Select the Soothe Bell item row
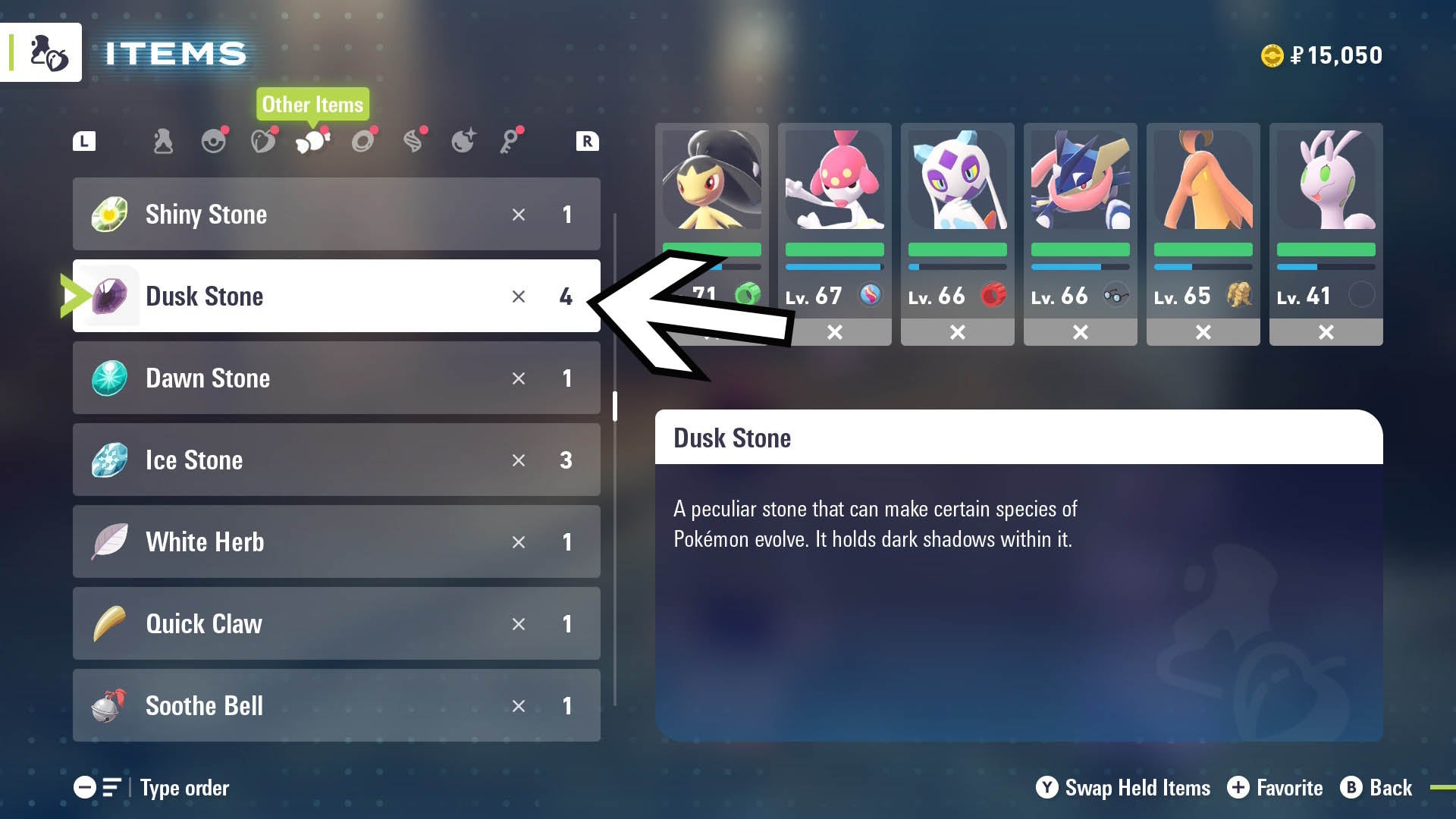This screenshot has width=1456, height=819. click(336, 705)
